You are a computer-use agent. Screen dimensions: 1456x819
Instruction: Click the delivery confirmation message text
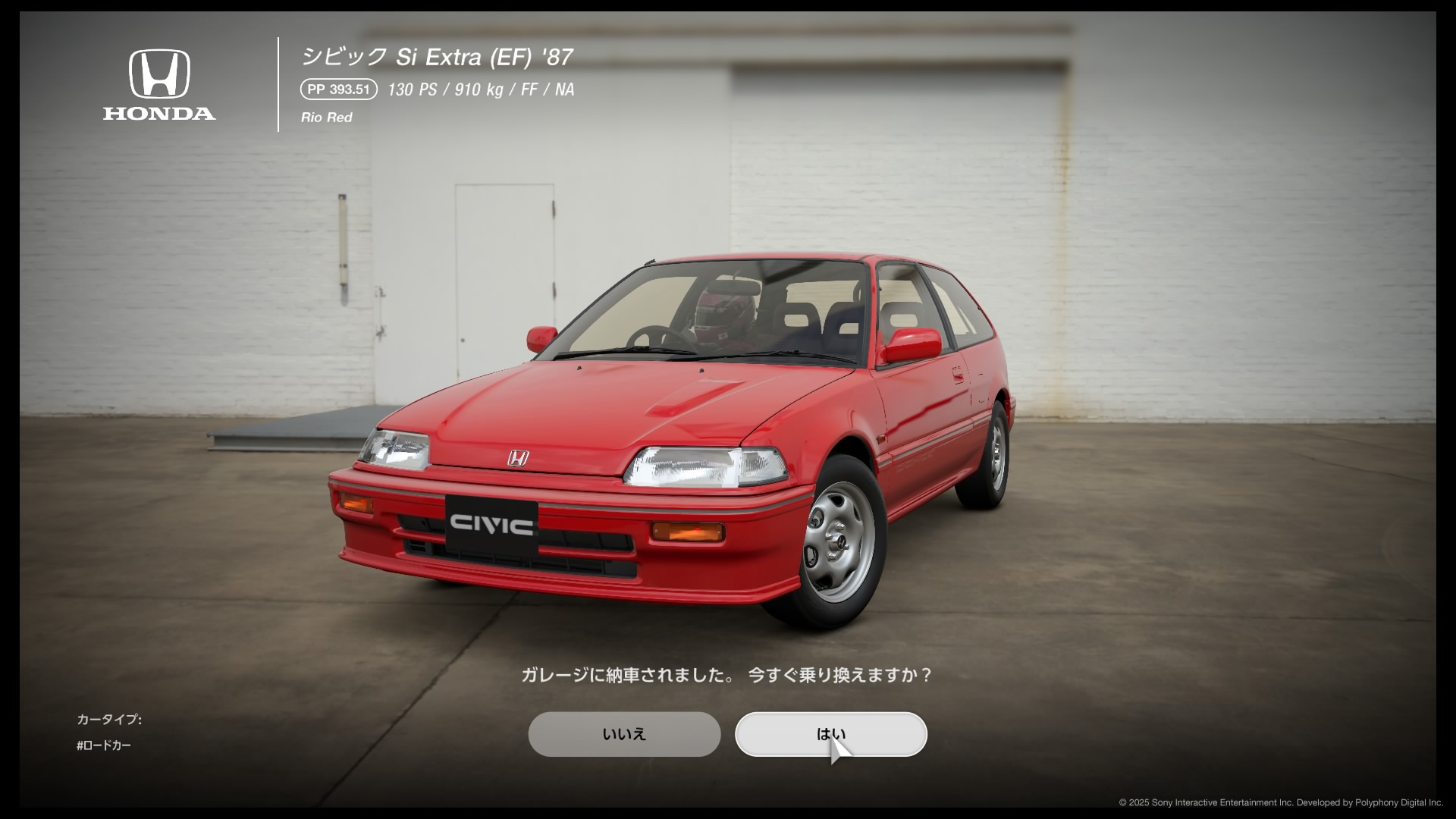tap(728, 675)
